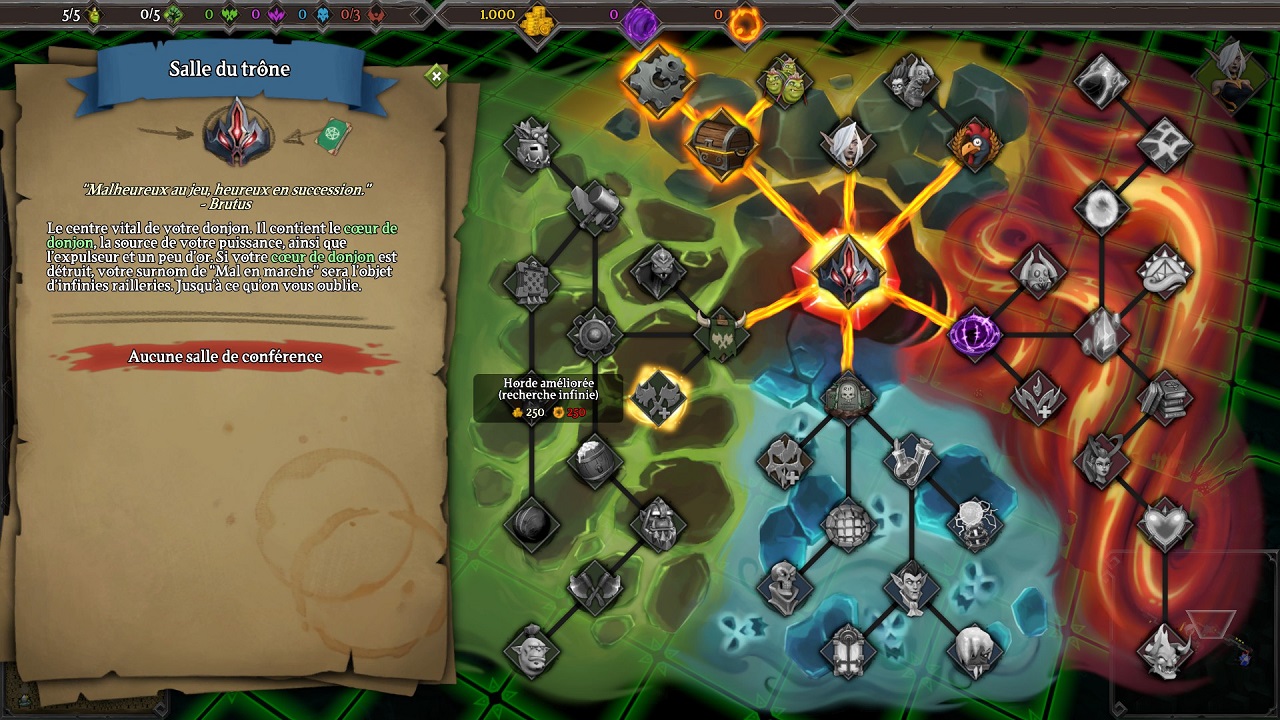This screenshot has width=1280, height=720.
Task: Choose the round shield research node
Action: [595, 334]
